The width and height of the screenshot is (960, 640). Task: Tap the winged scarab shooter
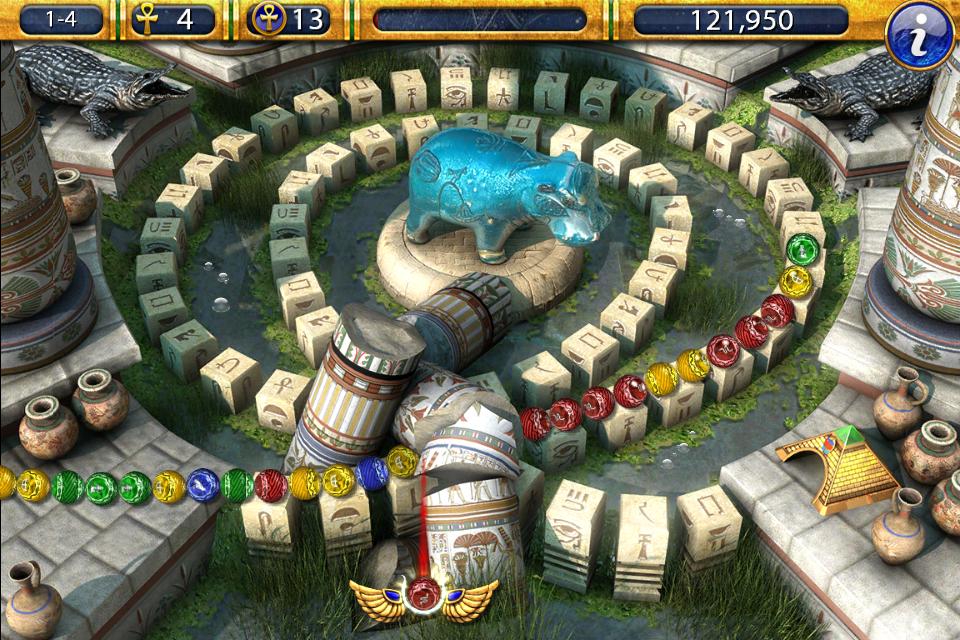(424, 597)
